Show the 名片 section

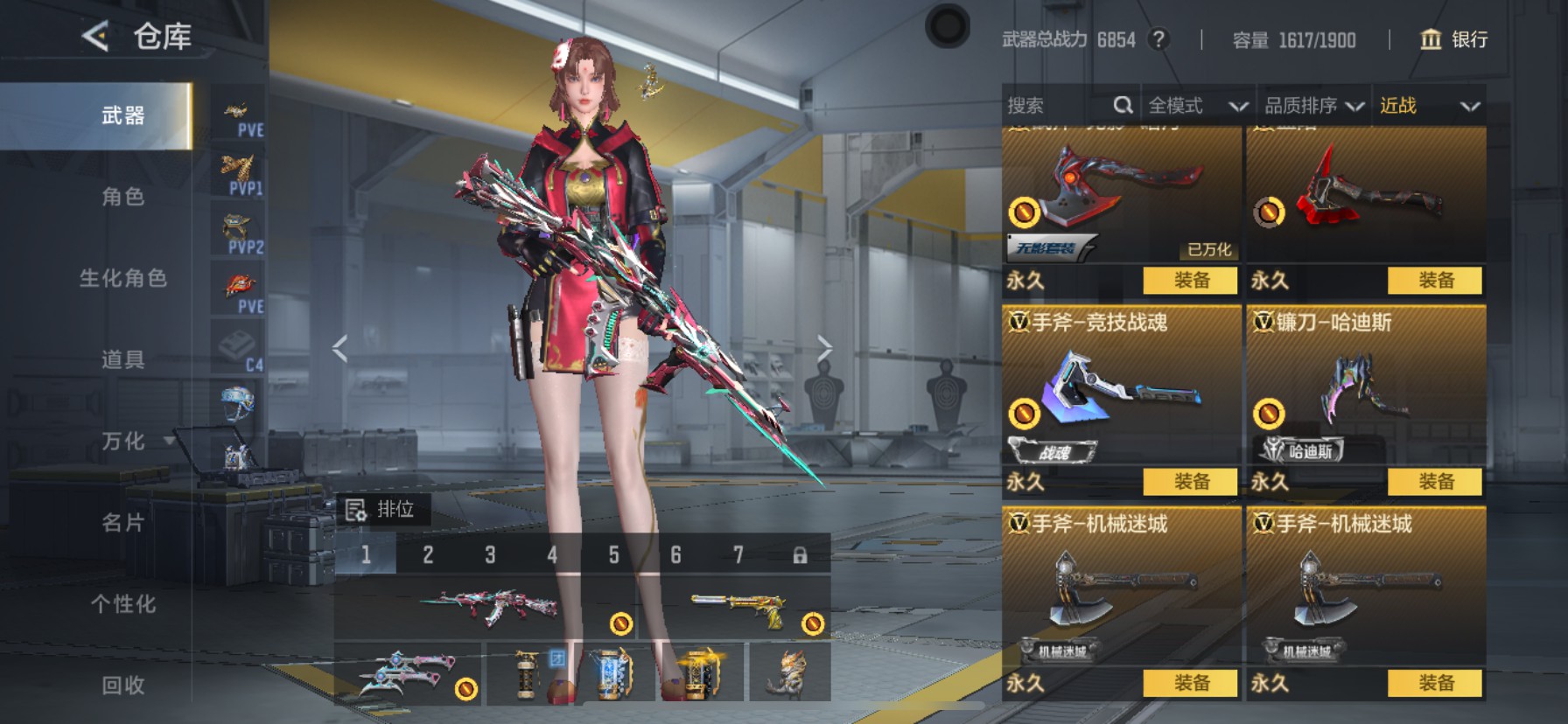coord(122,523)
